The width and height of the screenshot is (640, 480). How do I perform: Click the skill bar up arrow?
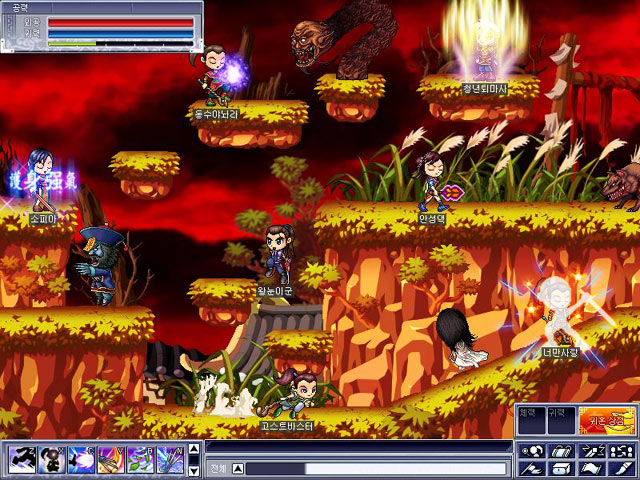pyautogui.click(x=193, y=450)
